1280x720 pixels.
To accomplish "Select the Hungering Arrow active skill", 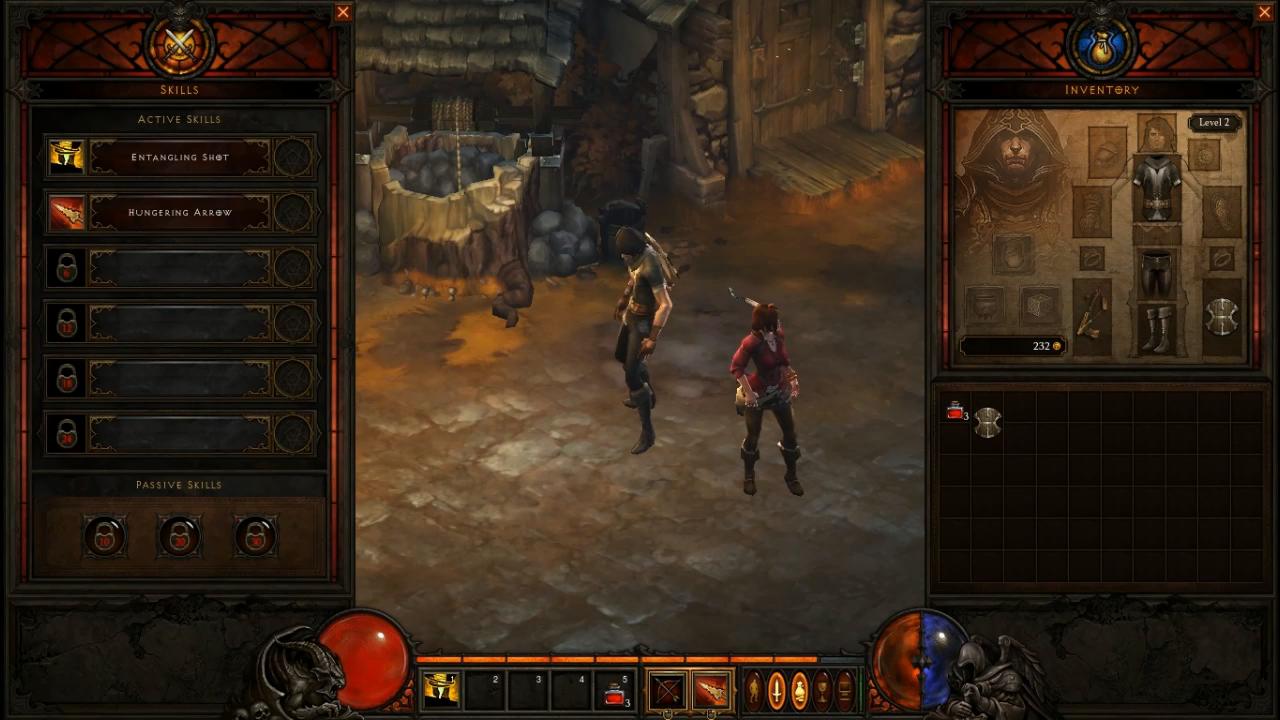I will [180, 212].
